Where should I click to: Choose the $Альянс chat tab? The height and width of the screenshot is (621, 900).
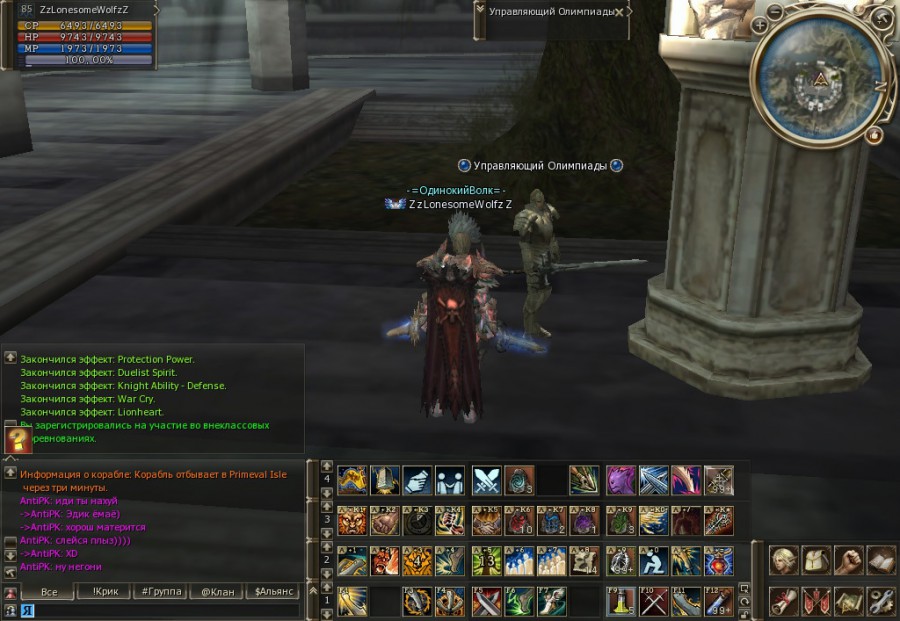tap(273, 592)
